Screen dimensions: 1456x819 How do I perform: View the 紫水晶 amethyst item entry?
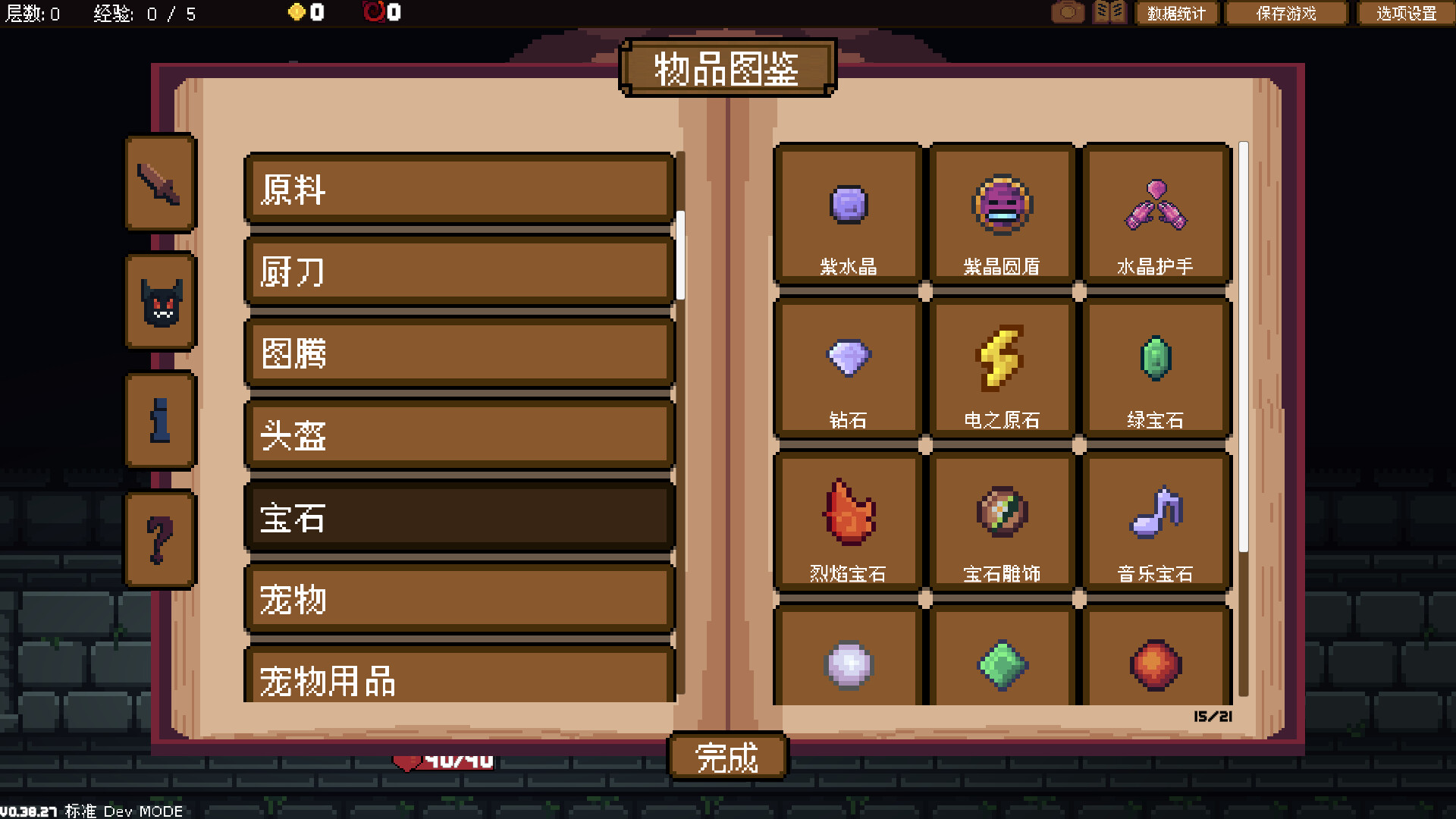pyautogui.click(x=847, y=216)
